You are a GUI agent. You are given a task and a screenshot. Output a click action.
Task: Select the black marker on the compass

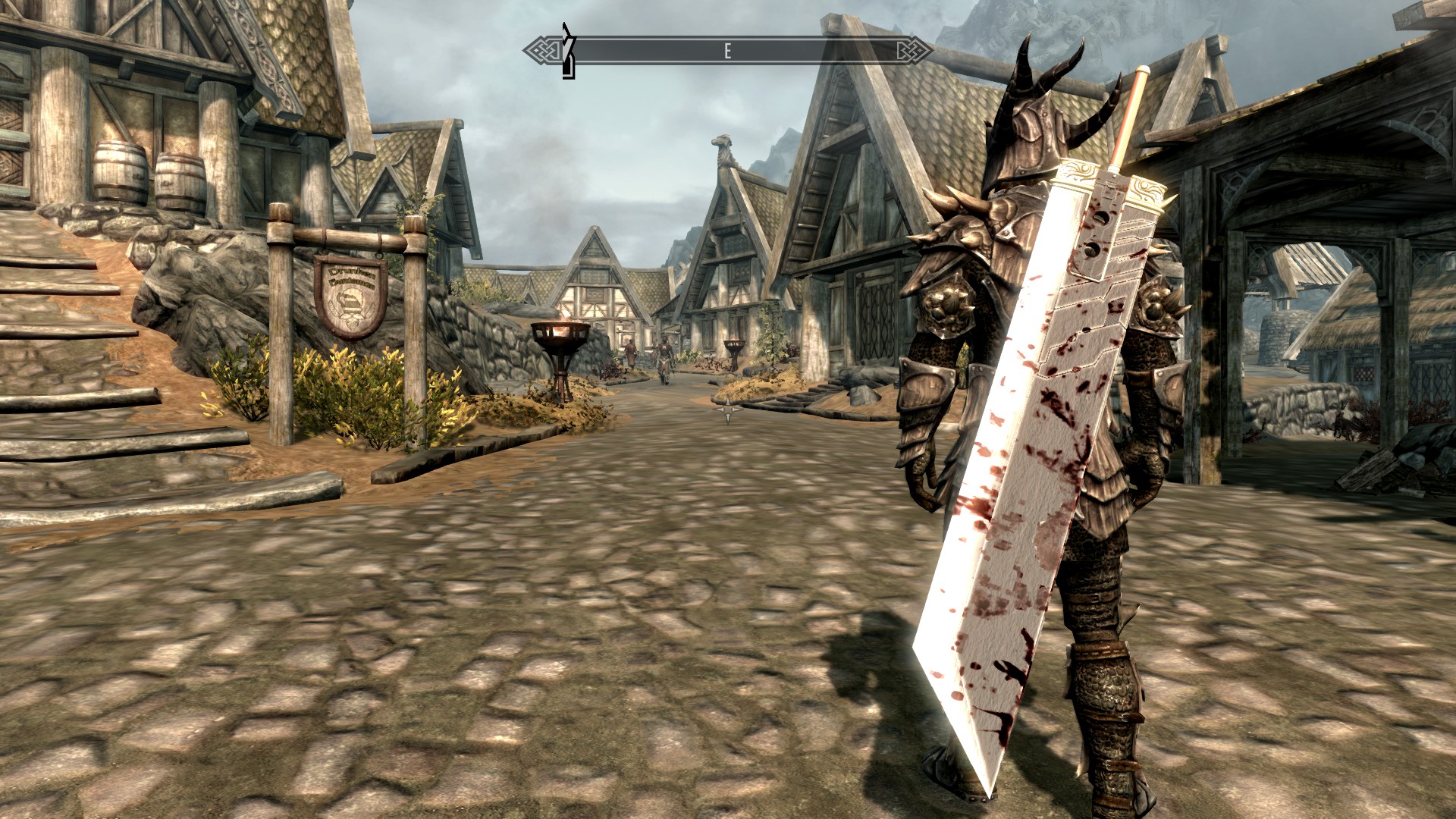click(568, 52)
